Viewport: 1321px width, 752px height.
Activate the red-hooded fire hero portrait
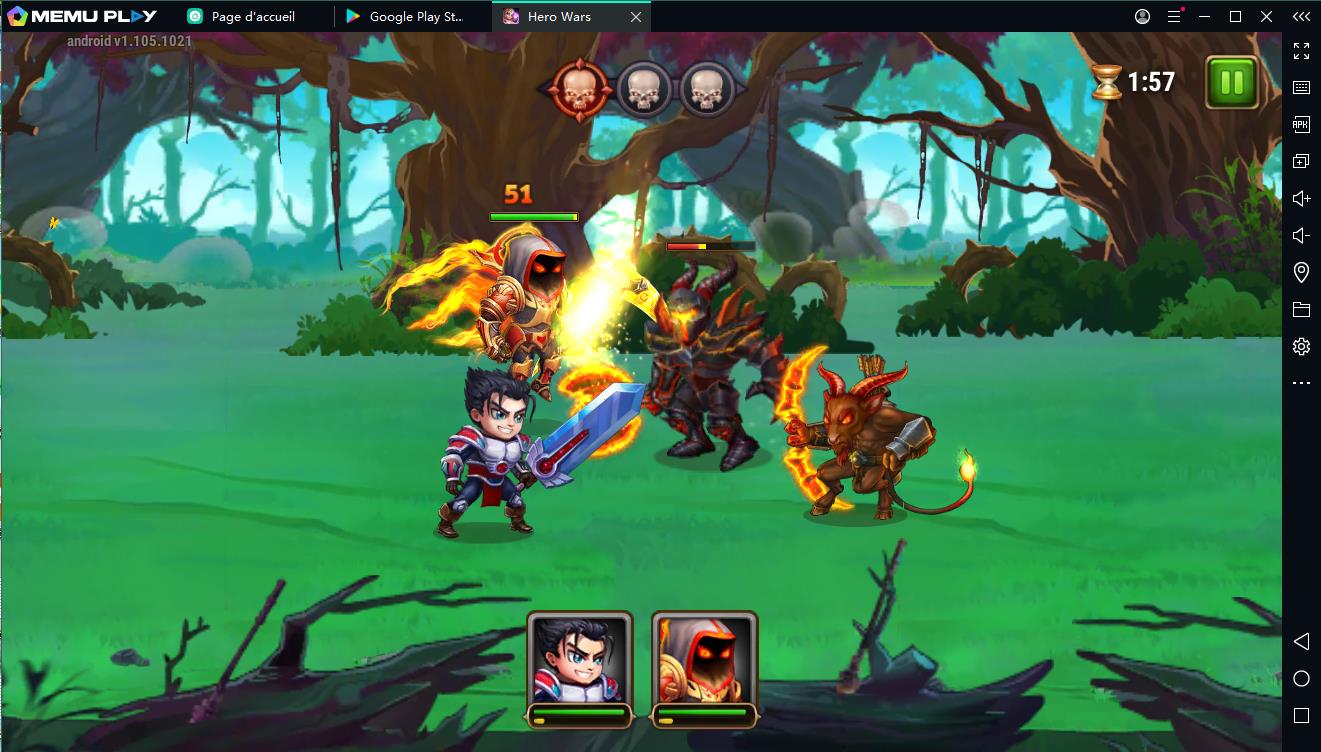coord(704,658)
